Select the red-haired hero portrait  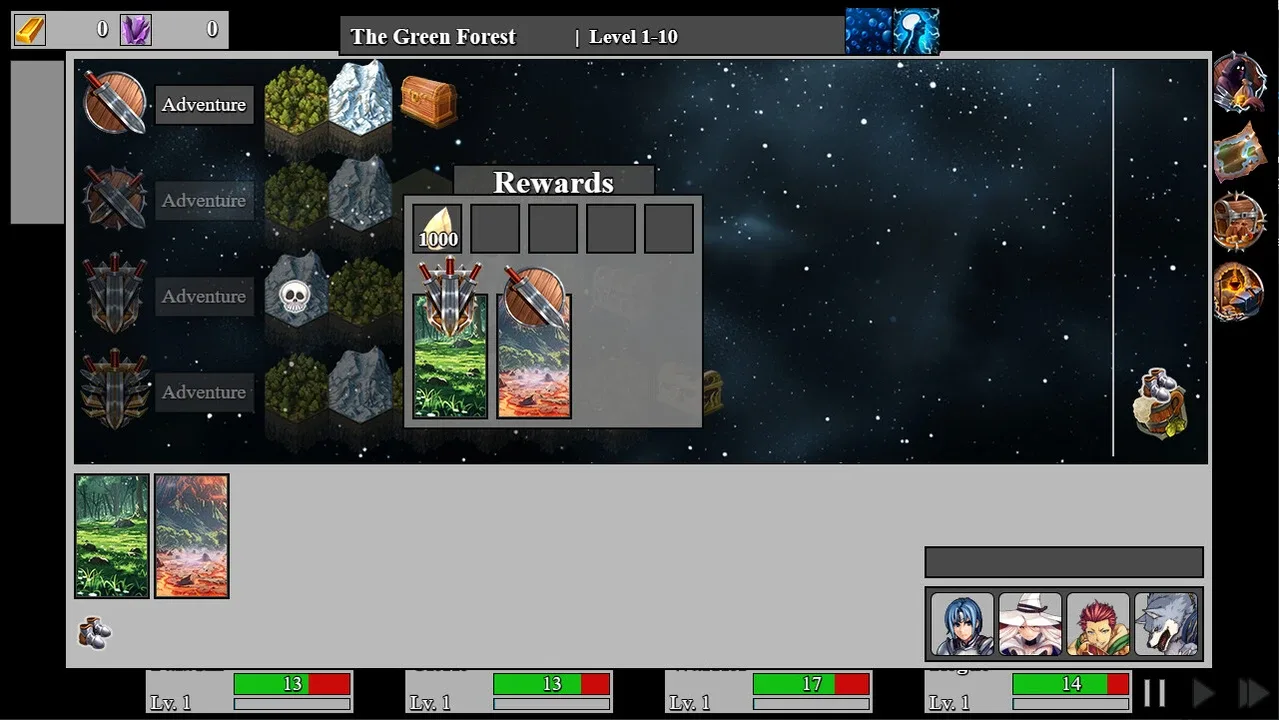coord(1098,624)
